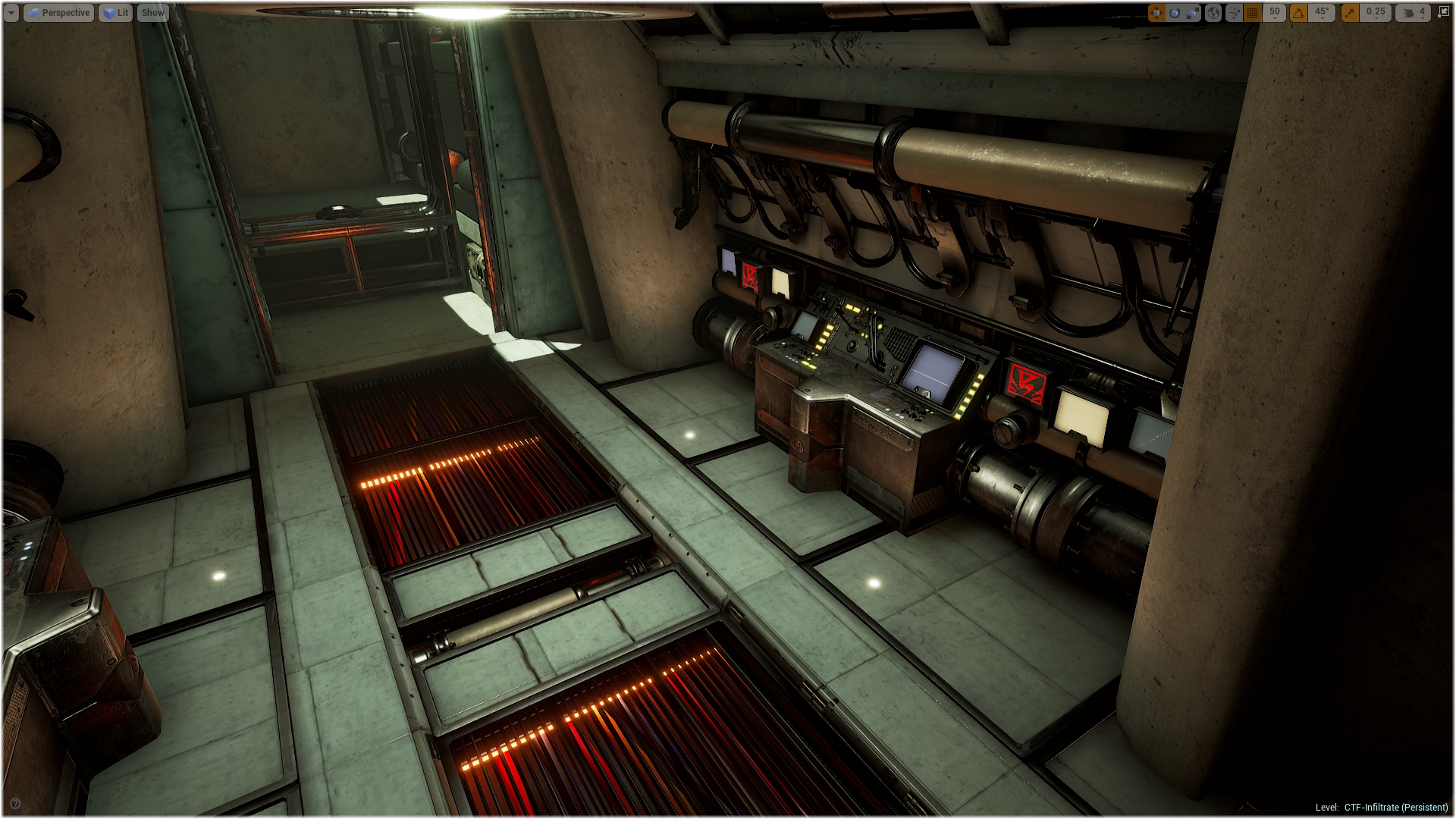Open the viewport options dropdown arrow
This screenshot has height=819, width=1456.
pos(11,13)
